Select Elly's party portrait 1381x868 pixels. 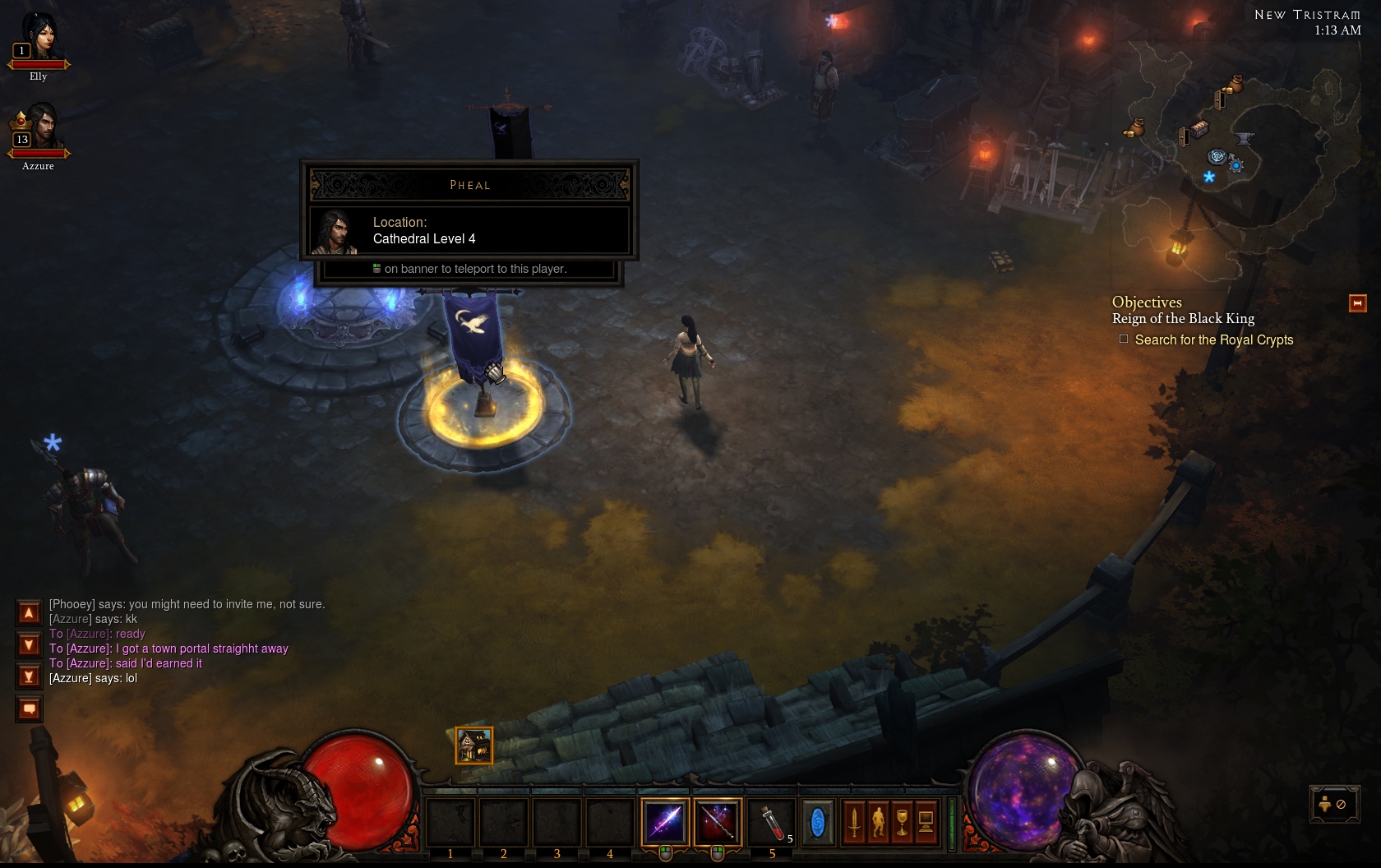point(38,38)
